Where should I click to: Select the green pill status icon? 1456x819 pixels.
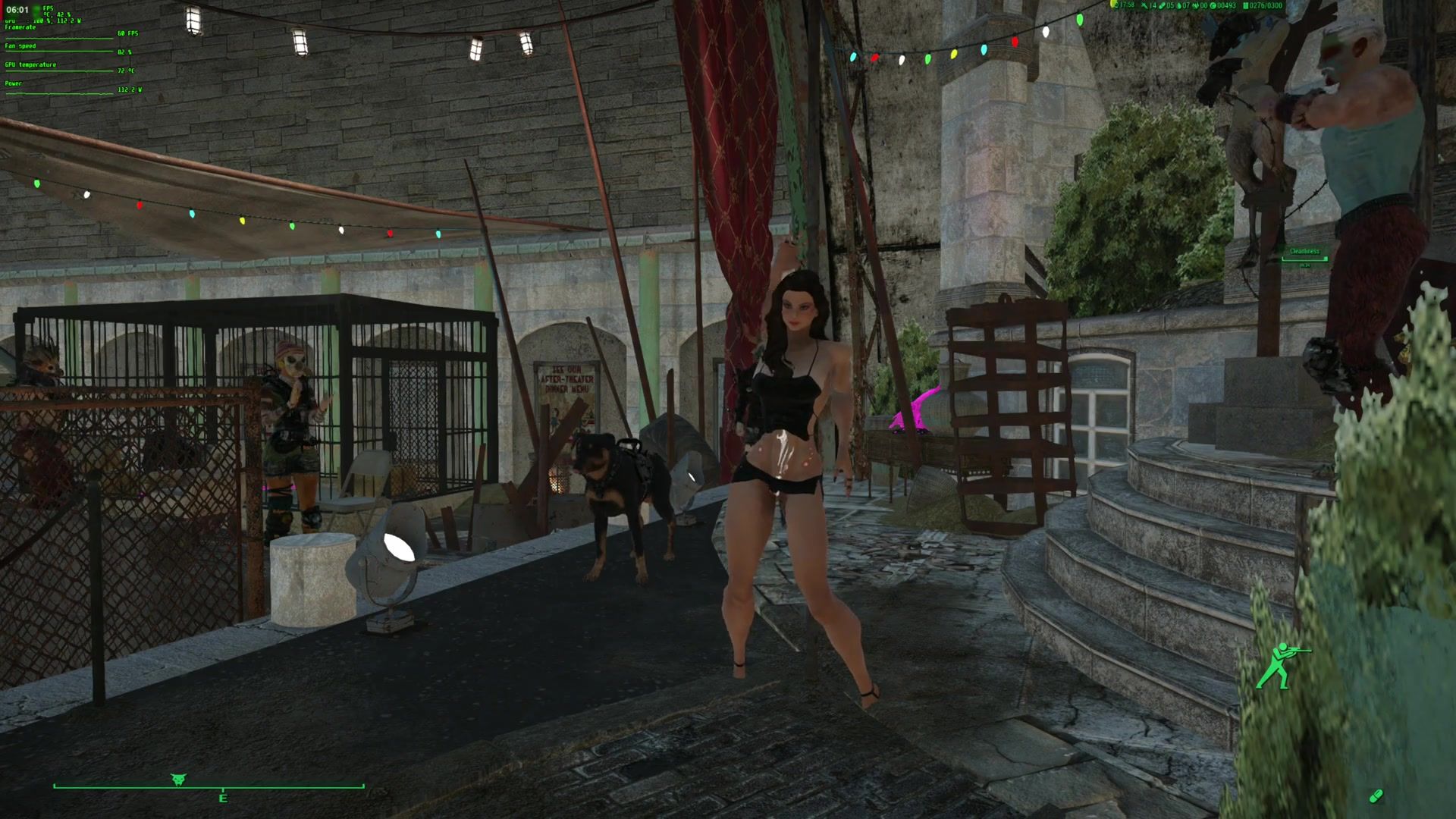click(1376, 795)
